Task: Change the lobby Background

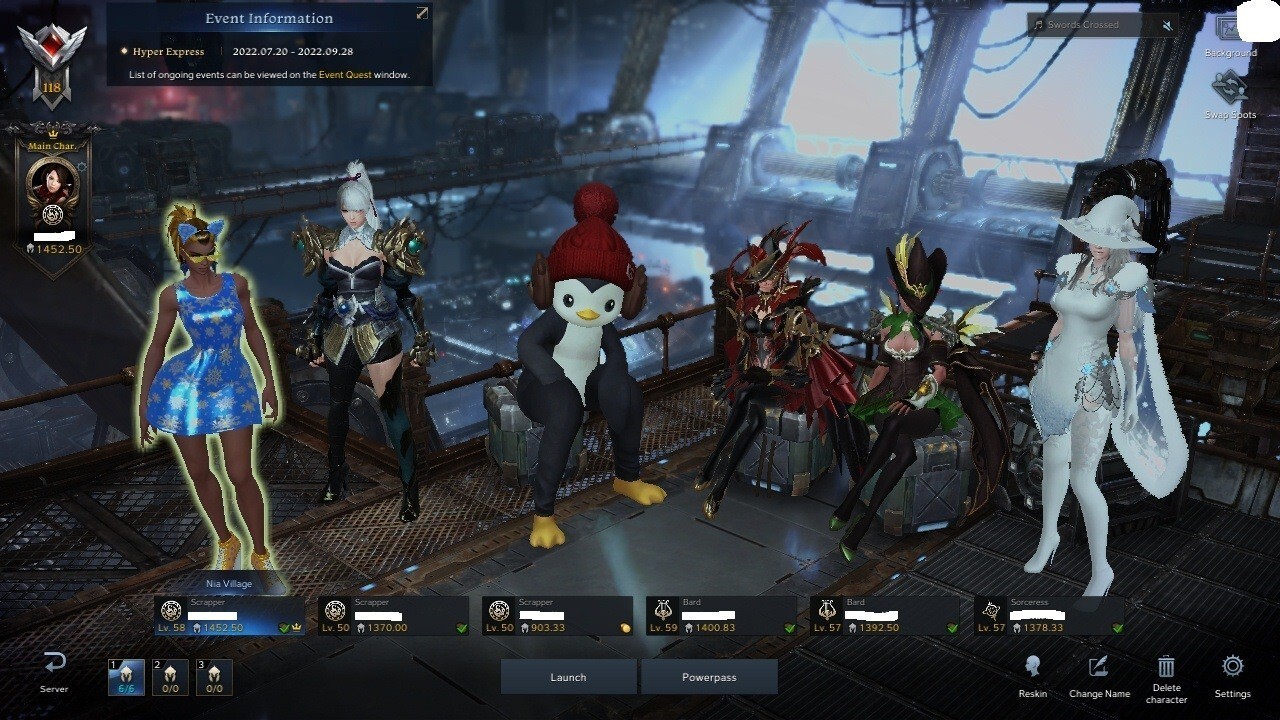Action: (x=1230, y=35)
